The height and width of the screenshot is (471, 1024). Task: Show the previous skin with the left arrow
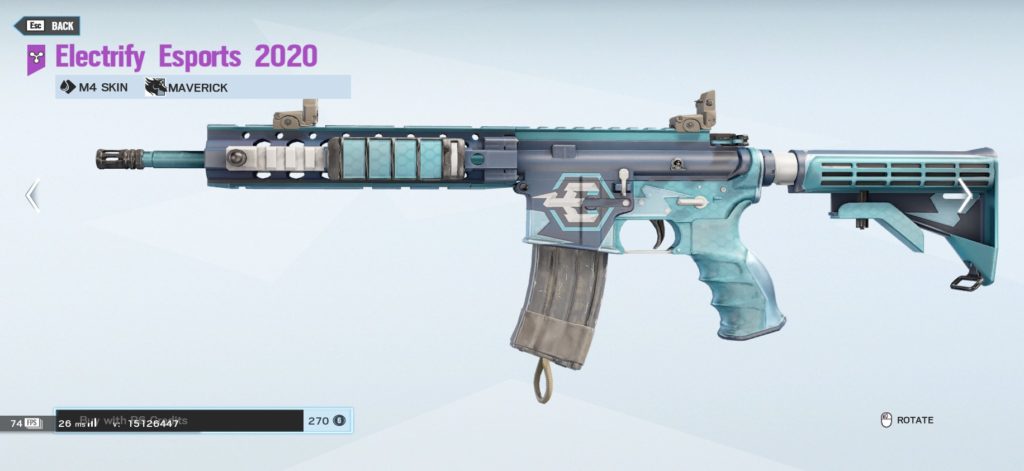(x=32, y=195)
